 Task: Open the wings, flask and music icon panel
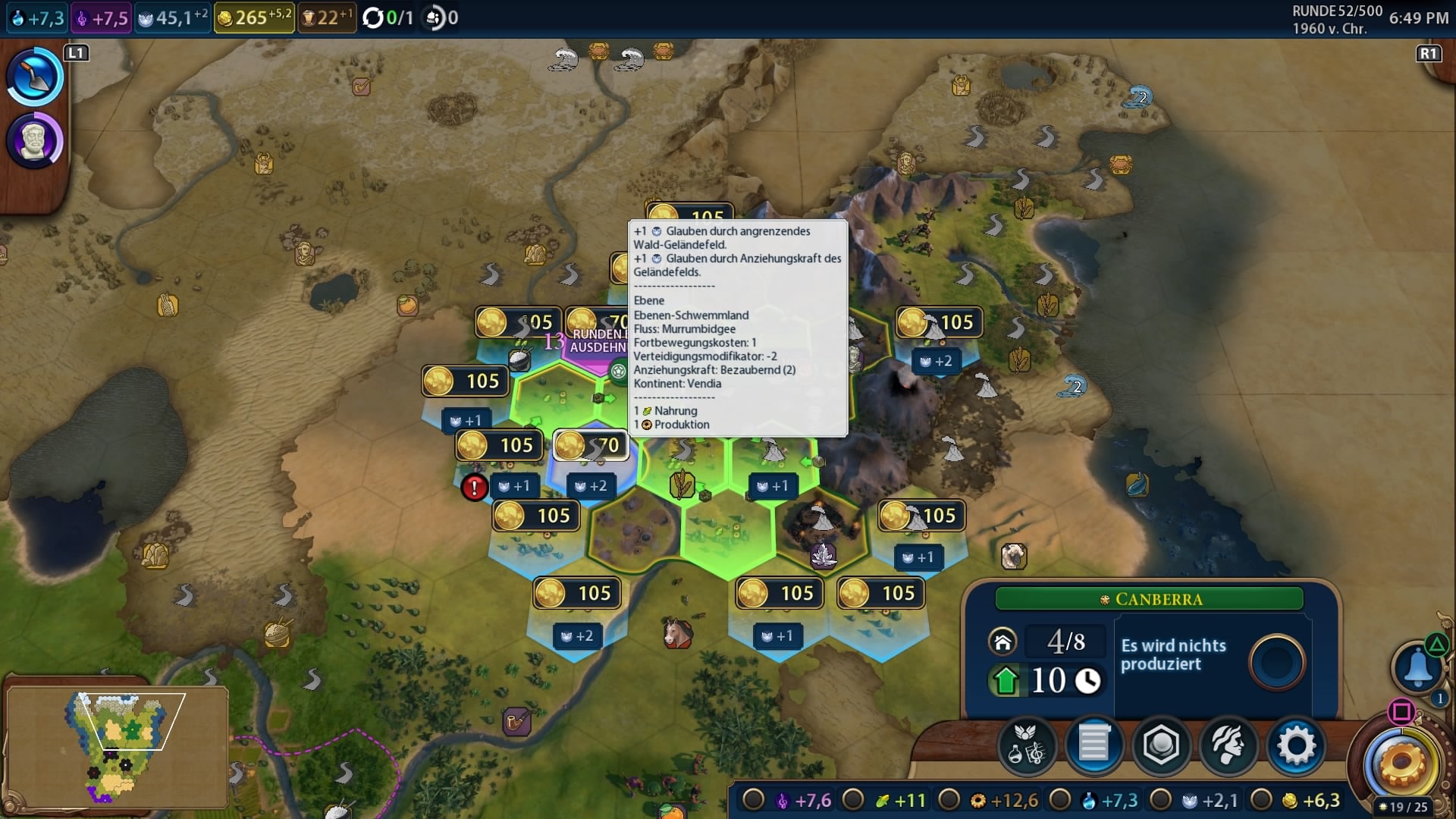[1027, 746]
